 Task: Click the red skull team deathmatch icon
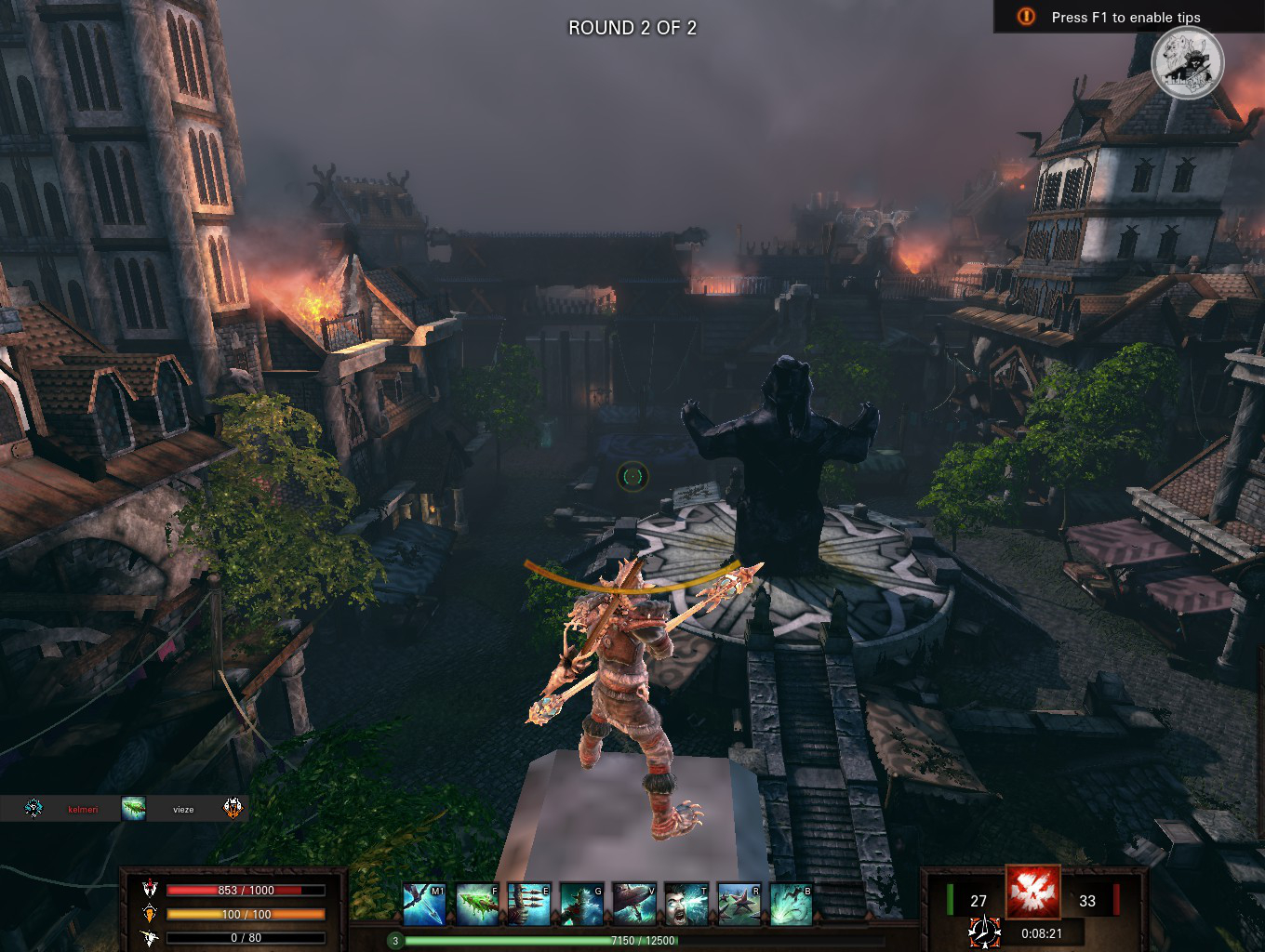(x=1032, y=892)
